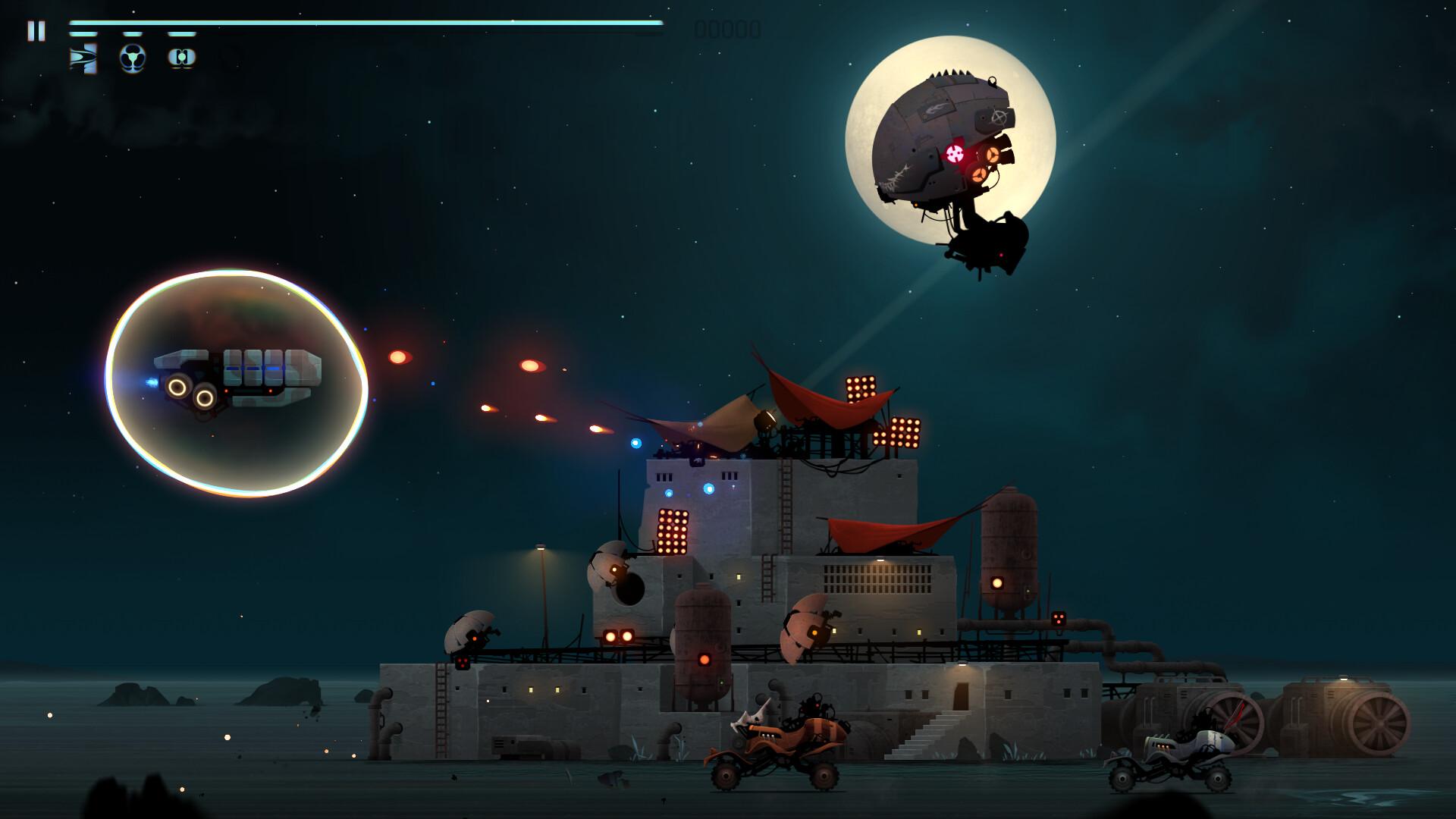This screenshot has width=1456, height=819.
Task: Click the red warning light on the right pipes
Action: (x=1059, y=617)
